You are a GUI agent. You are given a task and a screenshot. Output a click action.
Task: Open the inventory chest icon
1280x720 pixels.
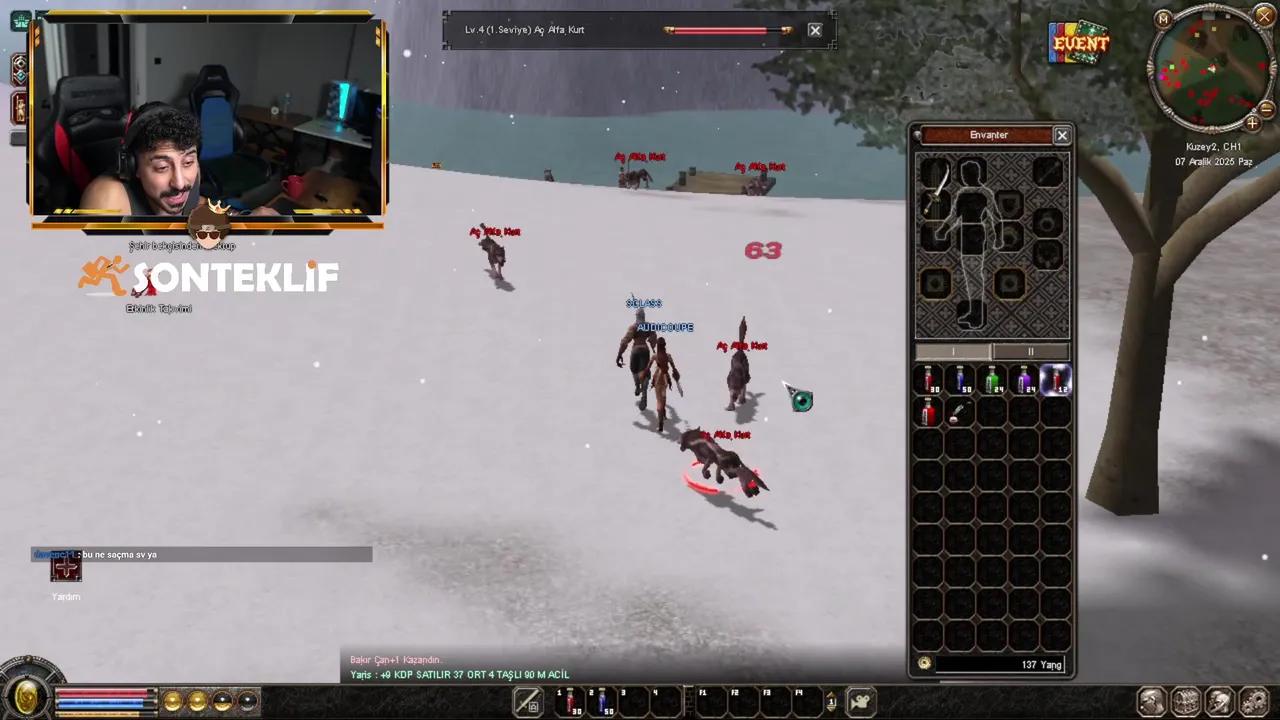coord(1185,700)
